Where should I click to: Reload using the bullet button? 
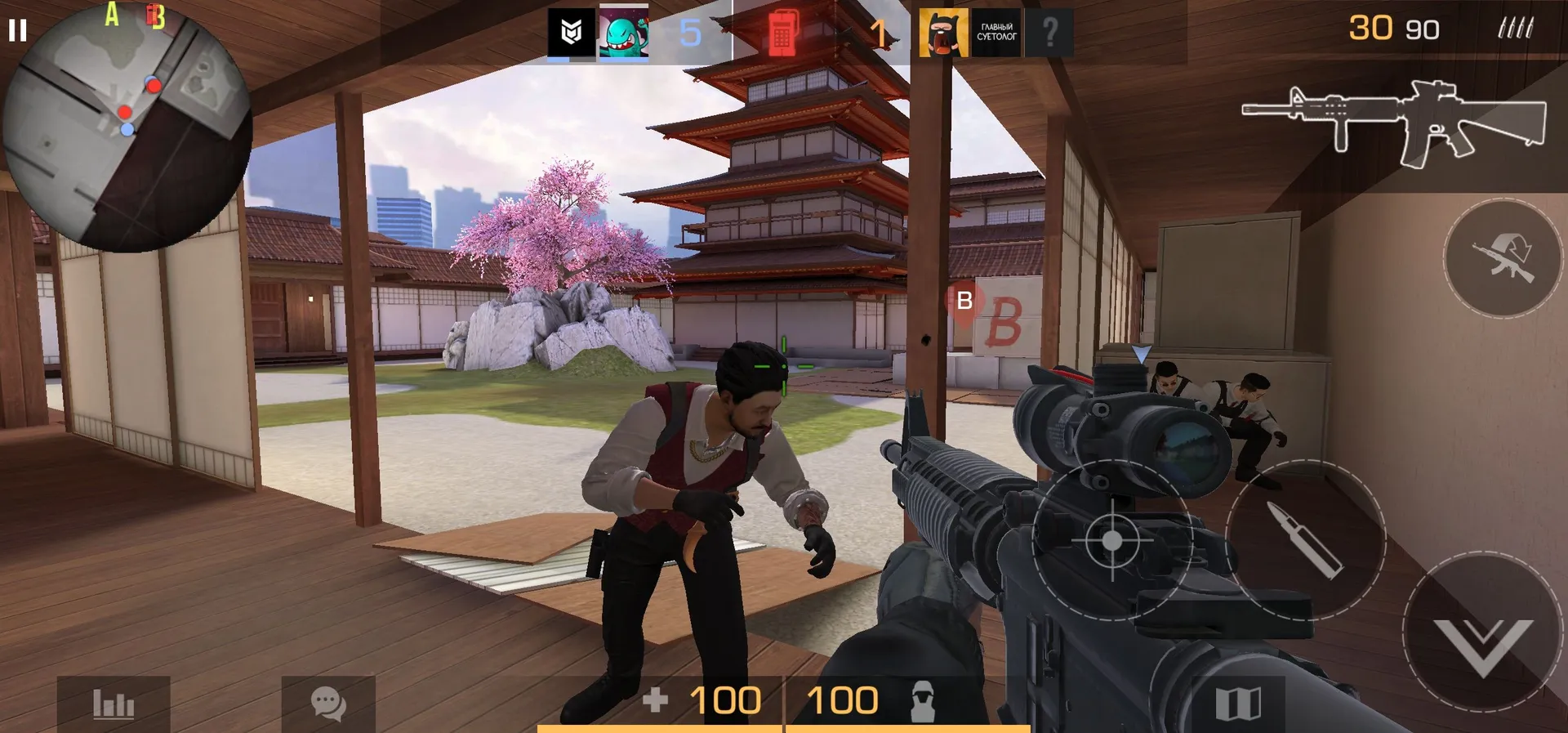(x=1305, y=540)
